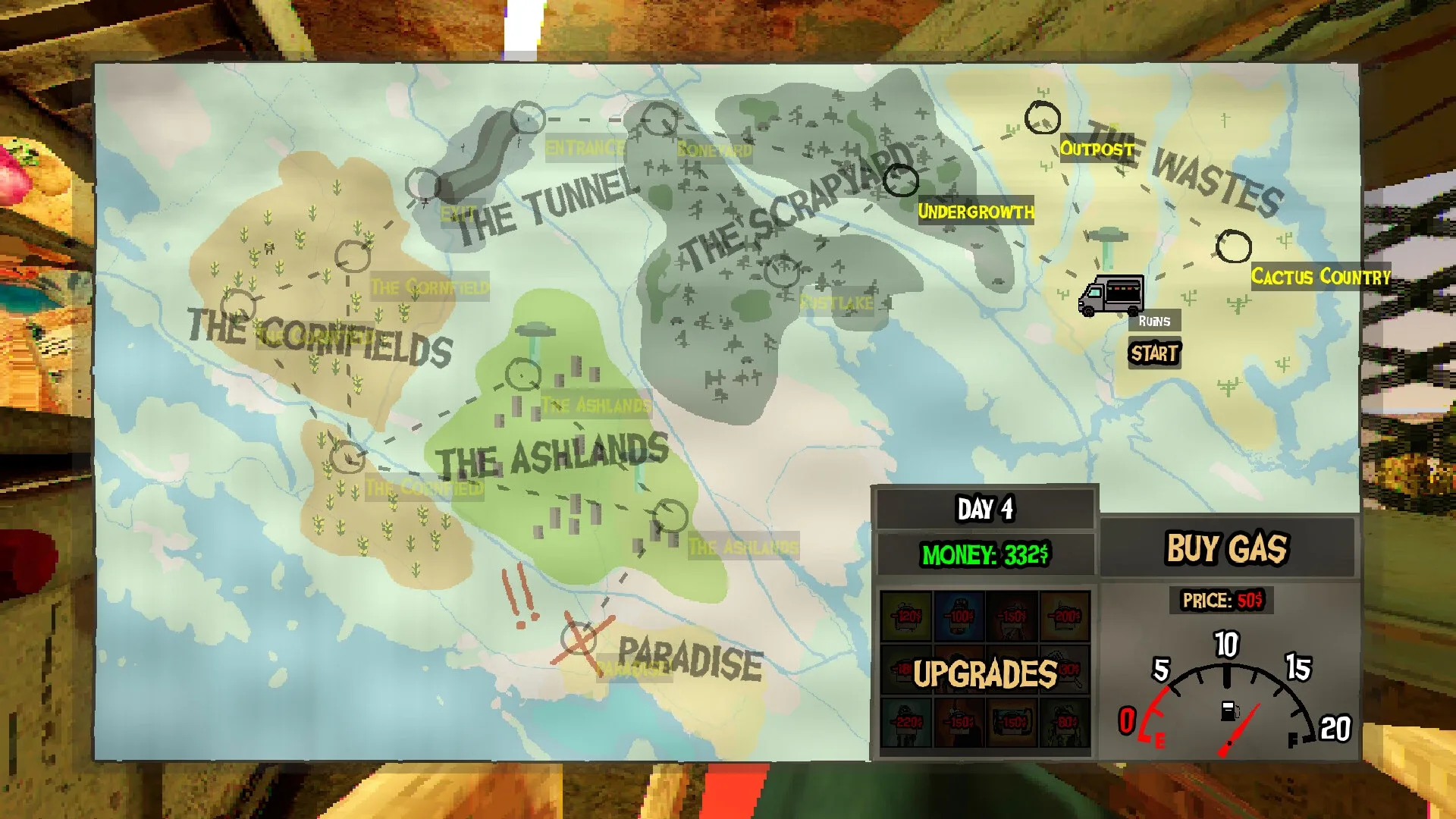Purchase the -120$ upgrade
This screenshot has width=1456, height=819.
pos(907,617)
